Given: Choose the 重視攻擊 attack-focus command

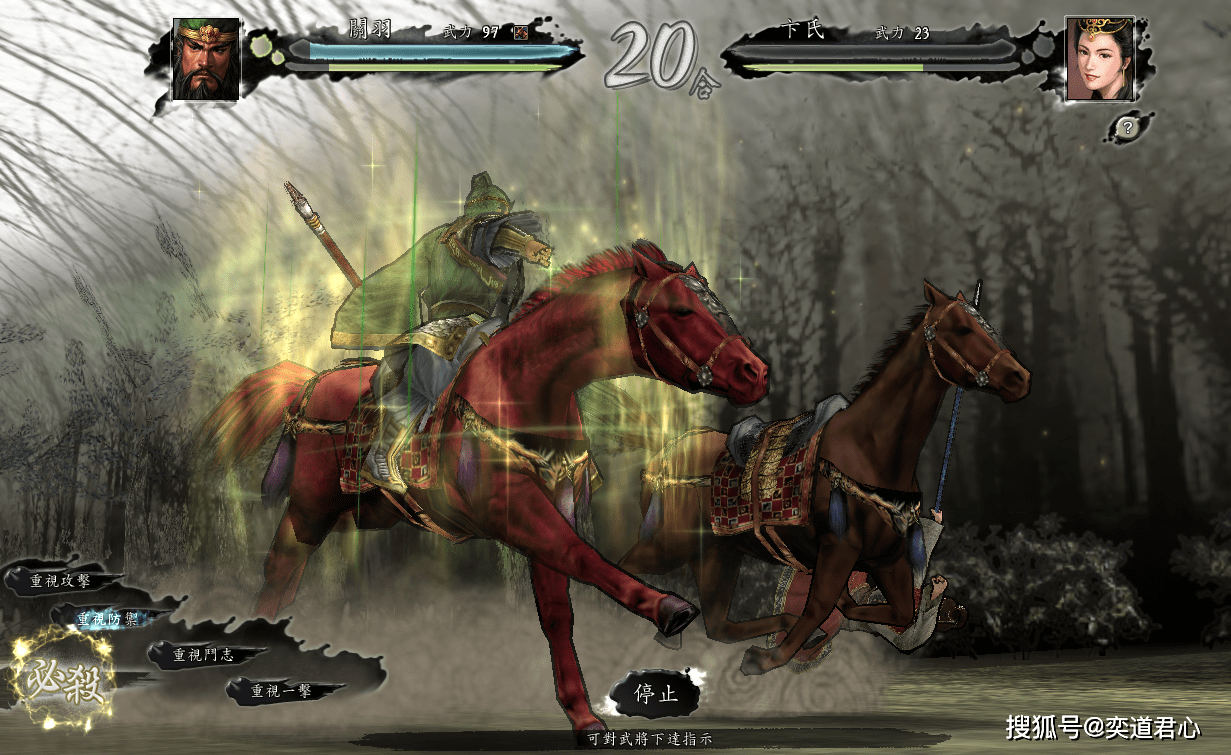Looking at the screenshot, I should pyautogui.click(x=62, y=581).
